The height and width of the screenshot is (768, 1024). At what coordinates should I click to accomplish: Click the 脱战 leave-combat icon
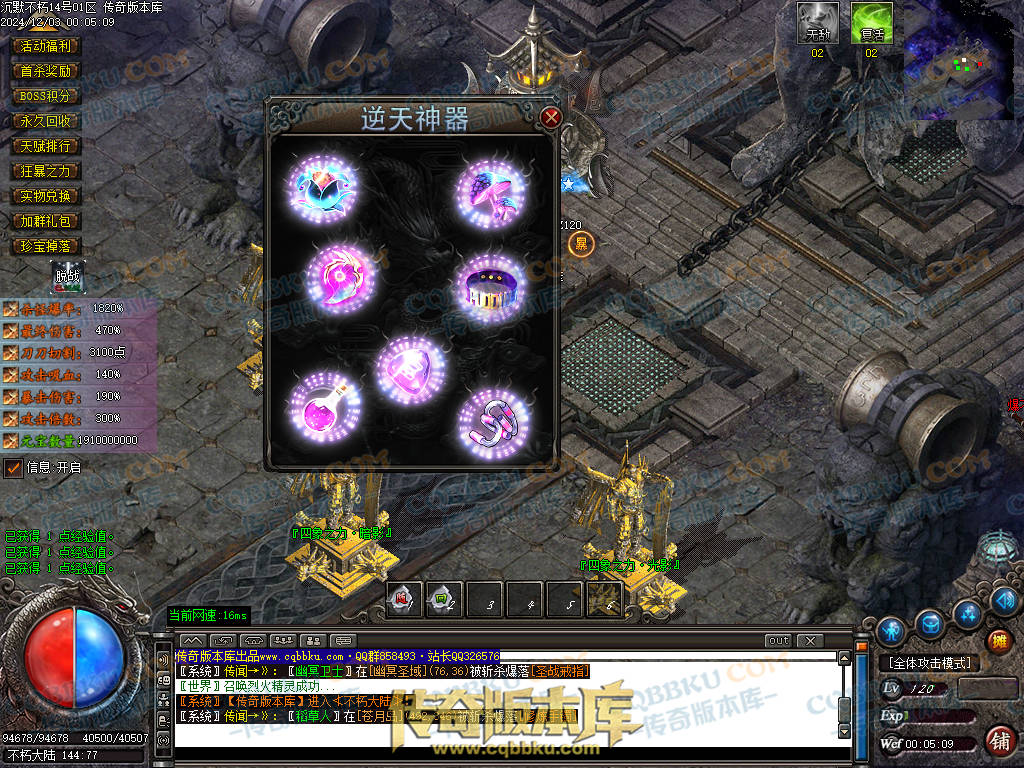tap(68, 276)
